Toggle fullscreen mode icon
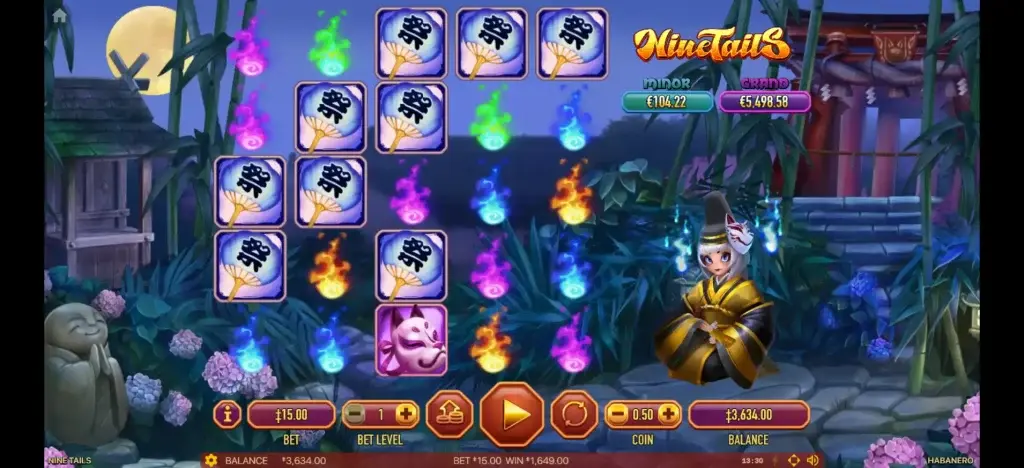This screenshot has height=468, width=1024. pyautogui.click(x=794, y=461)
